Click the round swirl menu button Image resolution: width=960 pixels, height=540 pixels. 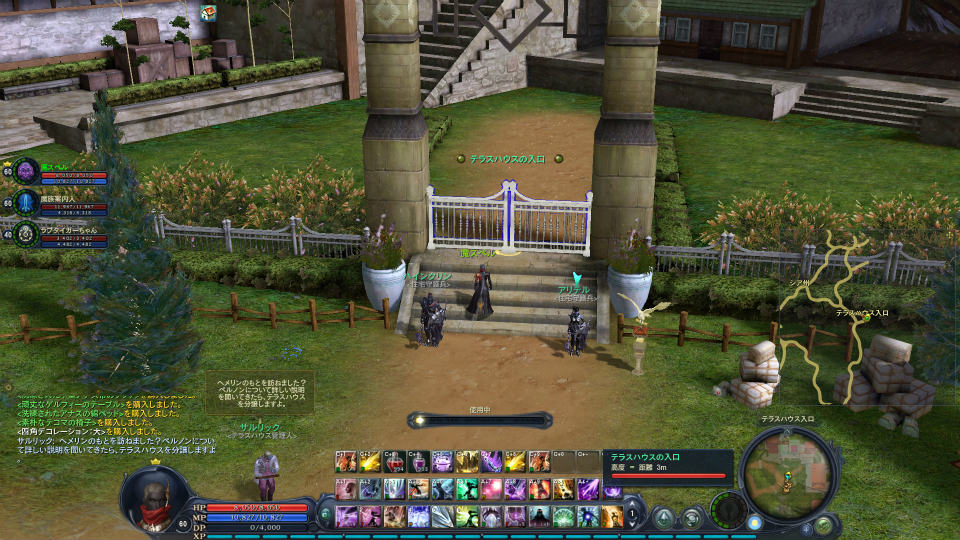click(690, 517)
